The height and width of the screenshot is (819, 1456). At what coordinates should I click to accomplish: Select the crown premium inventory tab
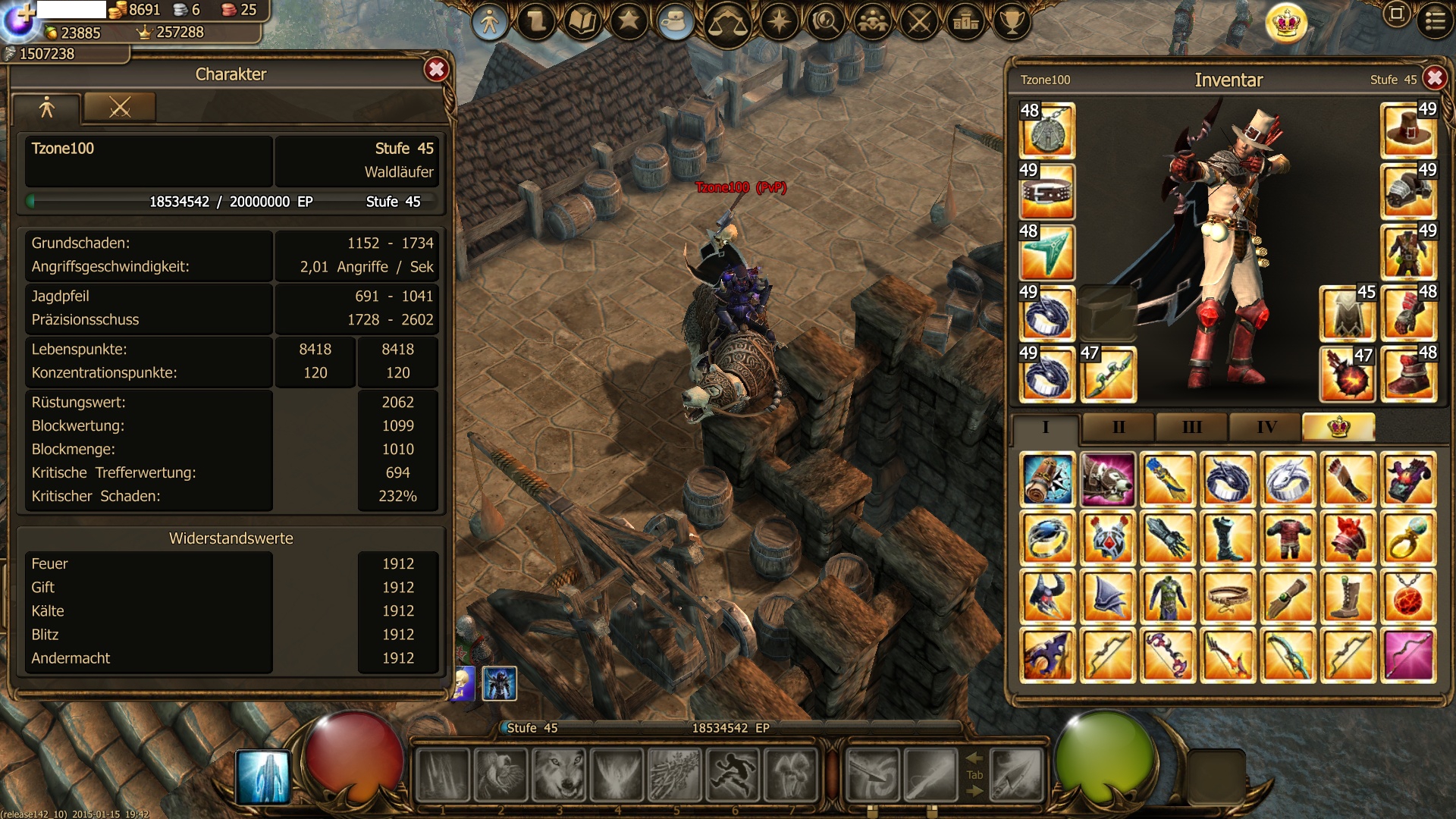(x=1338, y=427)
